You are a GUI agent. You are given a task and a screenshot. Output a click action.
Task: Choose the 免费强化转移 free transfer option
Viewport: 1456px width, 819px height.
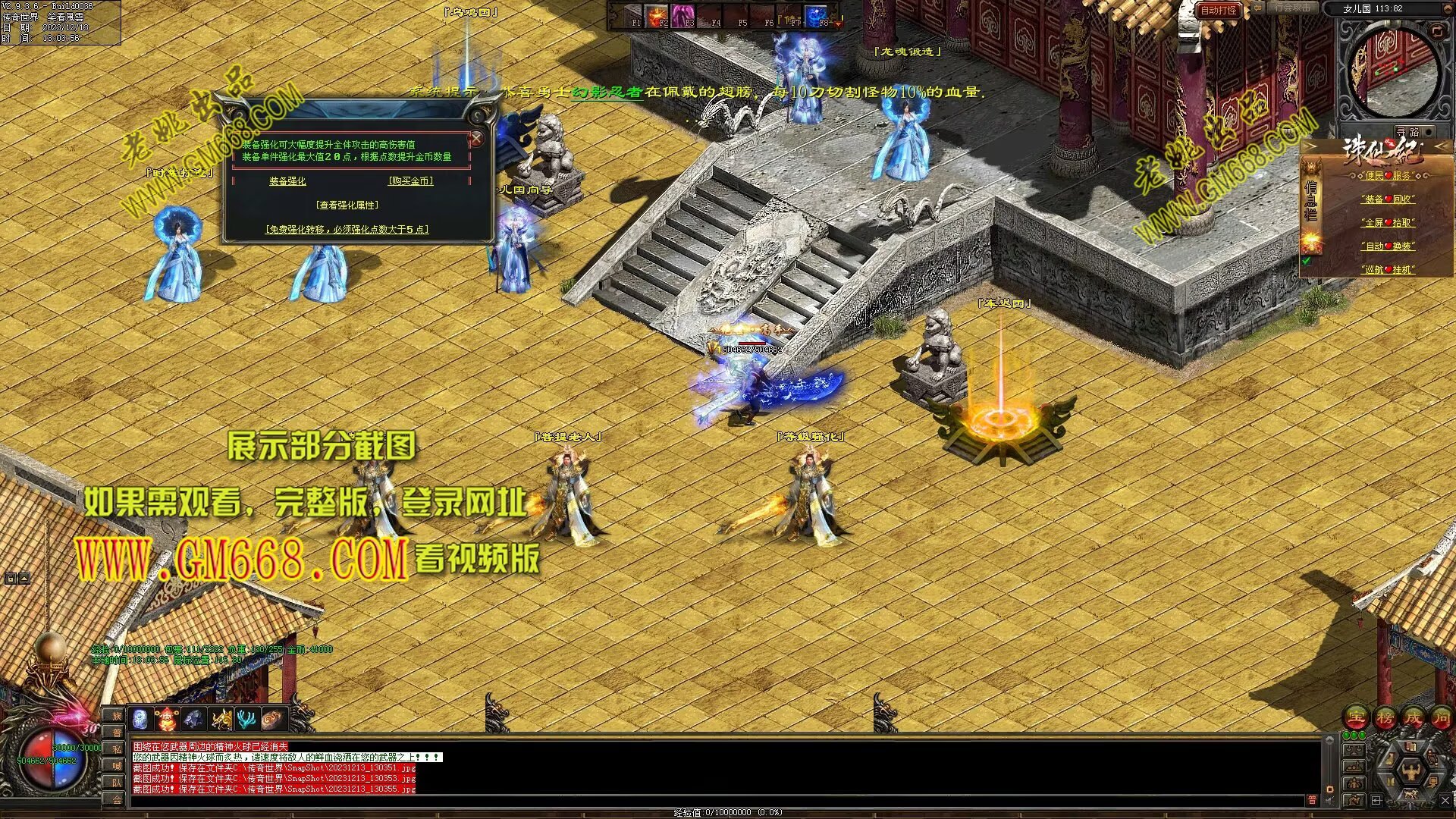[x=347, y=229]
